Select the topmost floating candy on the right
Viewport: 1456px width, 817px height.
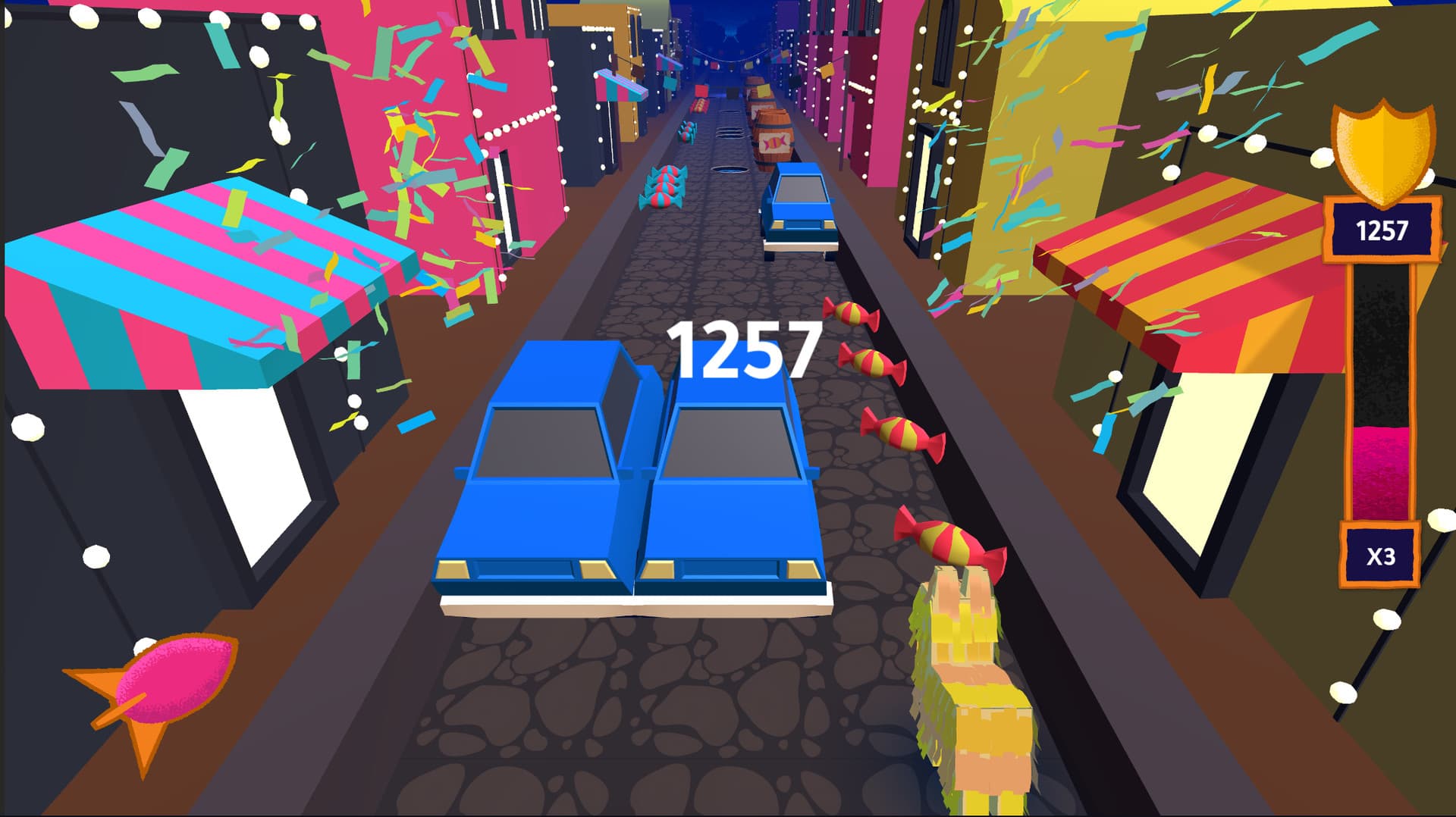coord(849,315)
